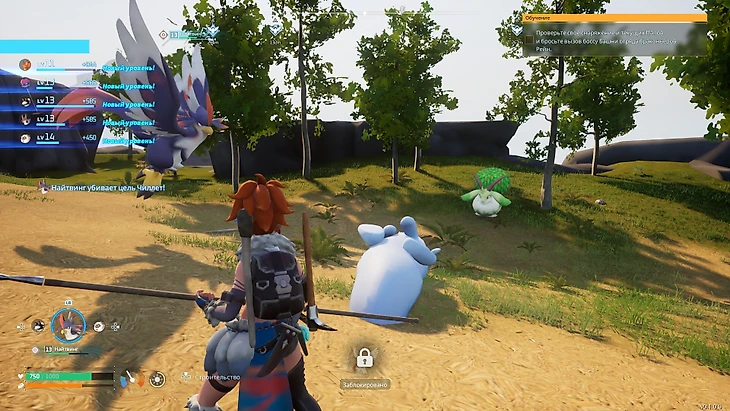Click the Заблокировано padlock icon
Screen dimensions: 730x411
[364, 357]
